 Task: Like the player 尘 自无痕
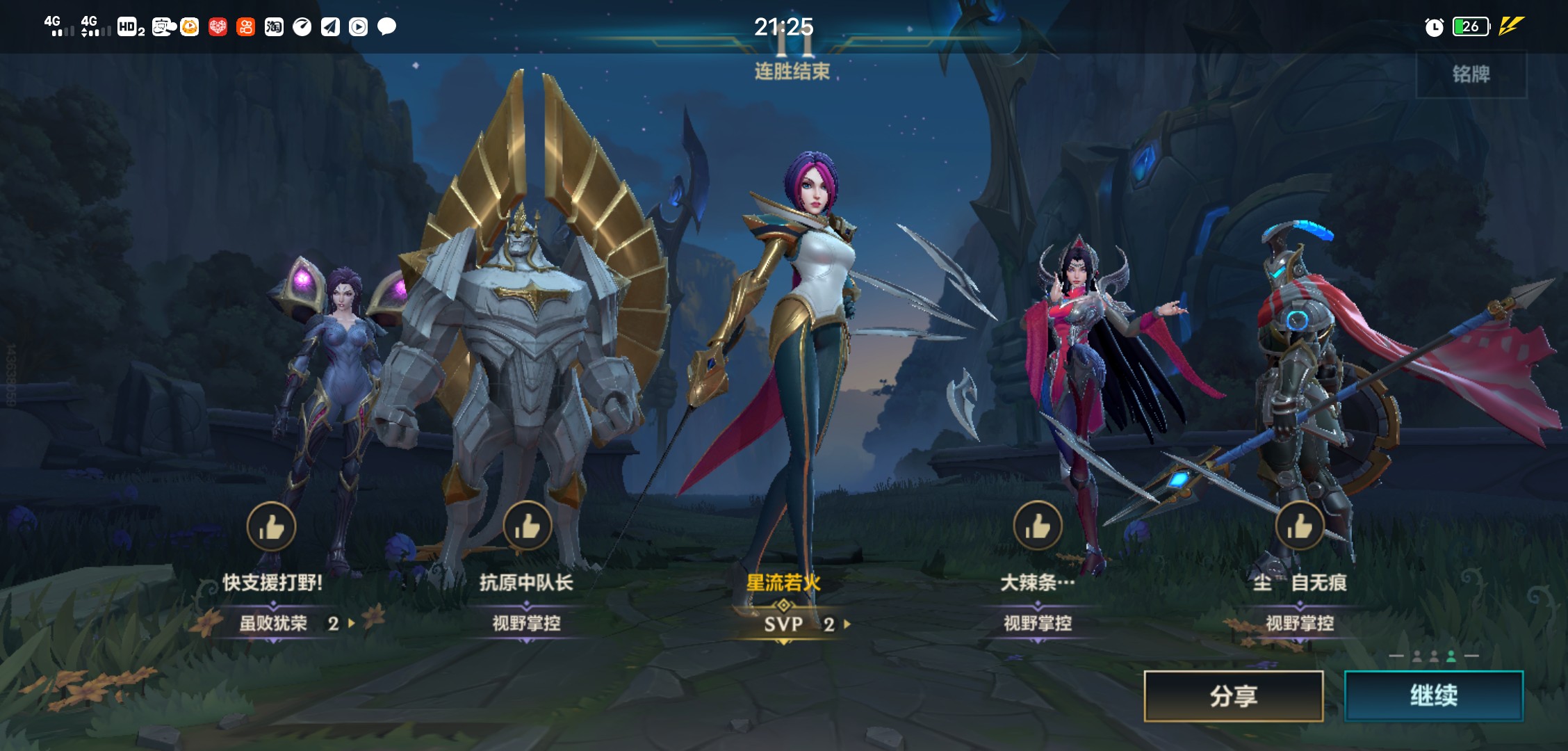(1299, 526)
